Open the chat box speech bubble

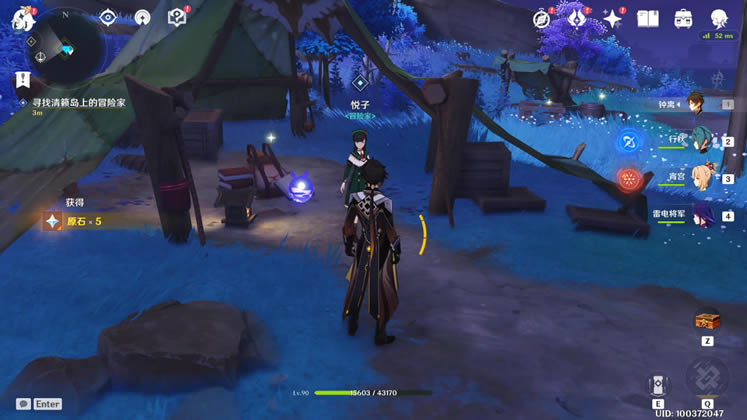click(23, 404)
